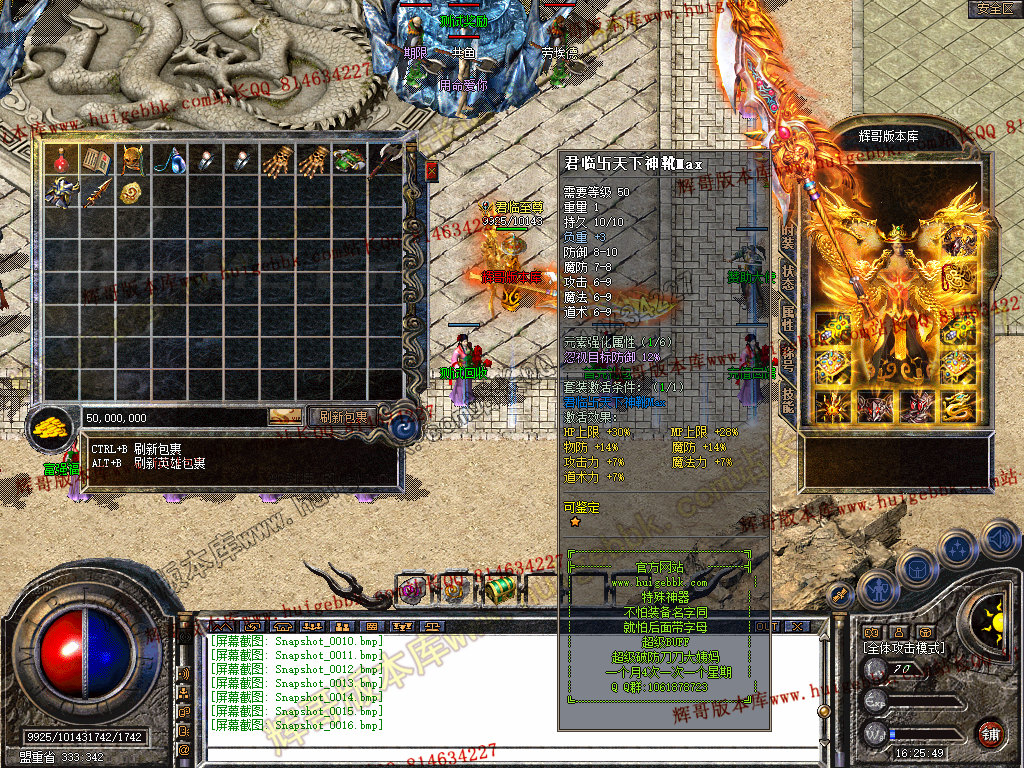Select the green belt item slot
1024x768 pixels.
[348, 160]
